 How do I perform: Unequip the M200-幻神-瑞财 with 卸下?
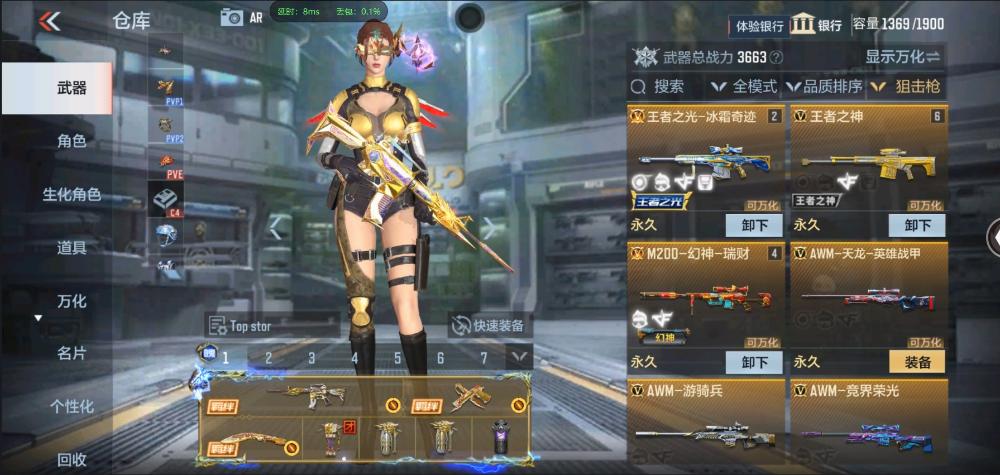click(x=754, y=362)
